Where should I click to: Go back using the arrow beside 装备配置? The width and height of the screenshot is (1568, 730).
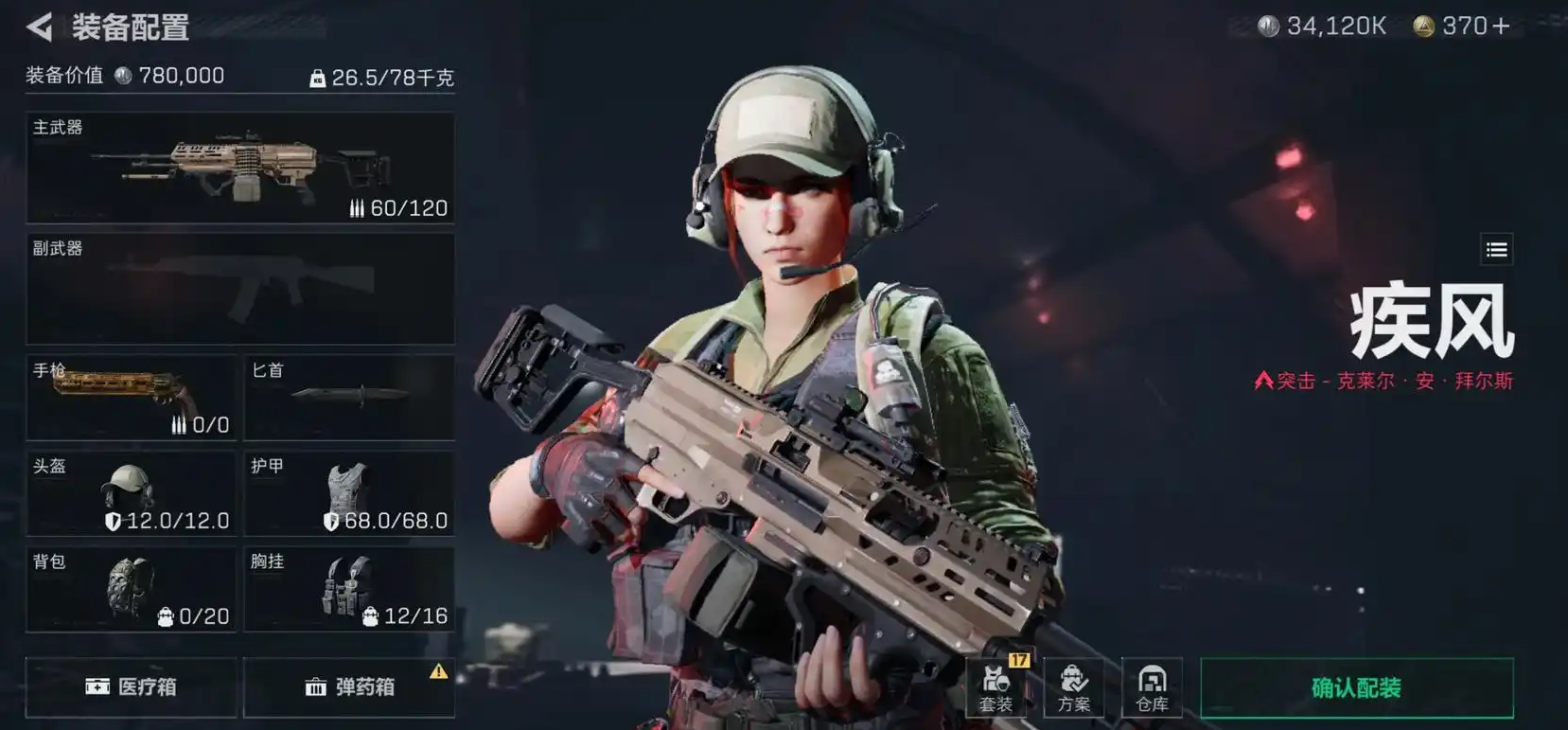coord(40,27)
